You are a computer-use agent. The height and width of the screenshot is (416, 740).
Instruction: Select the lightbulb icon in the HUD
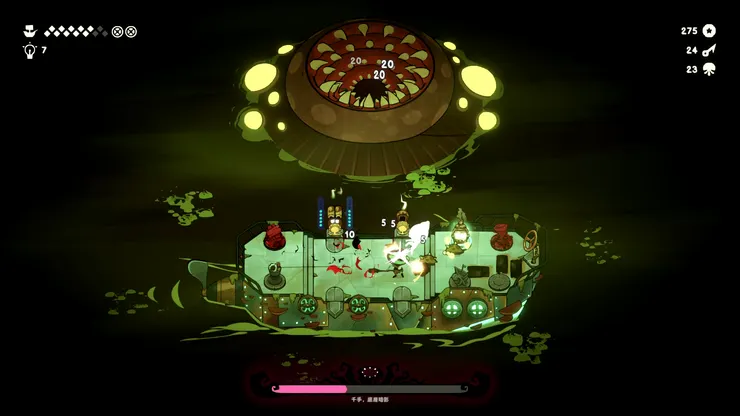29,50
